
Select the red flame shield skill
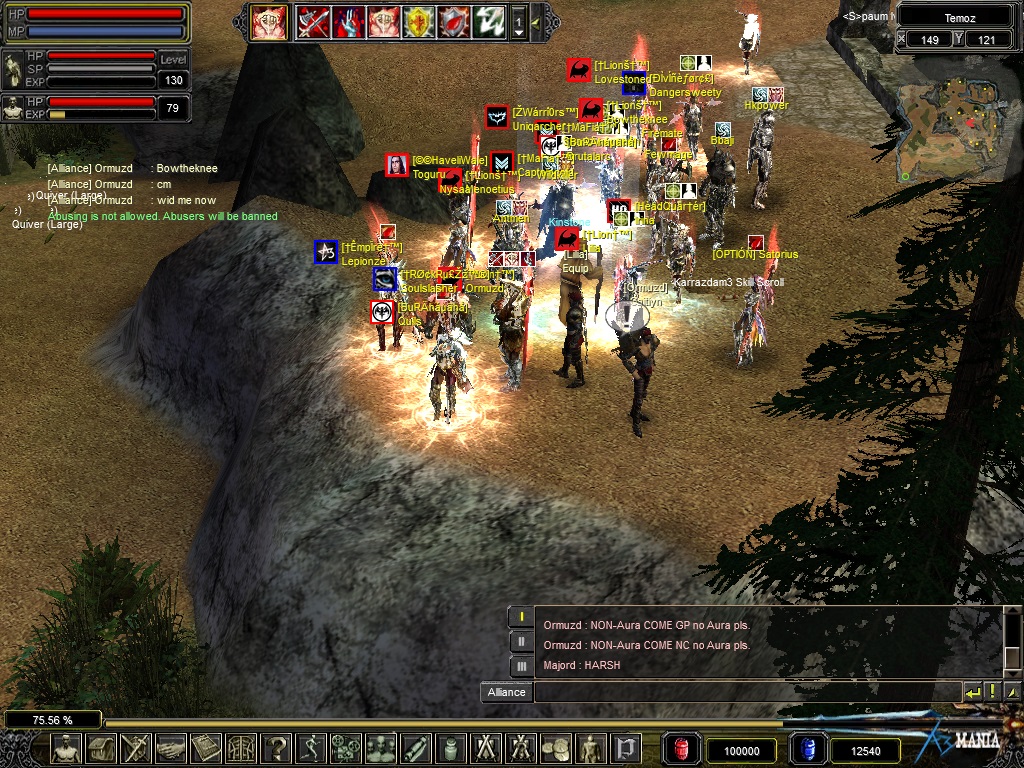point(455,21)
